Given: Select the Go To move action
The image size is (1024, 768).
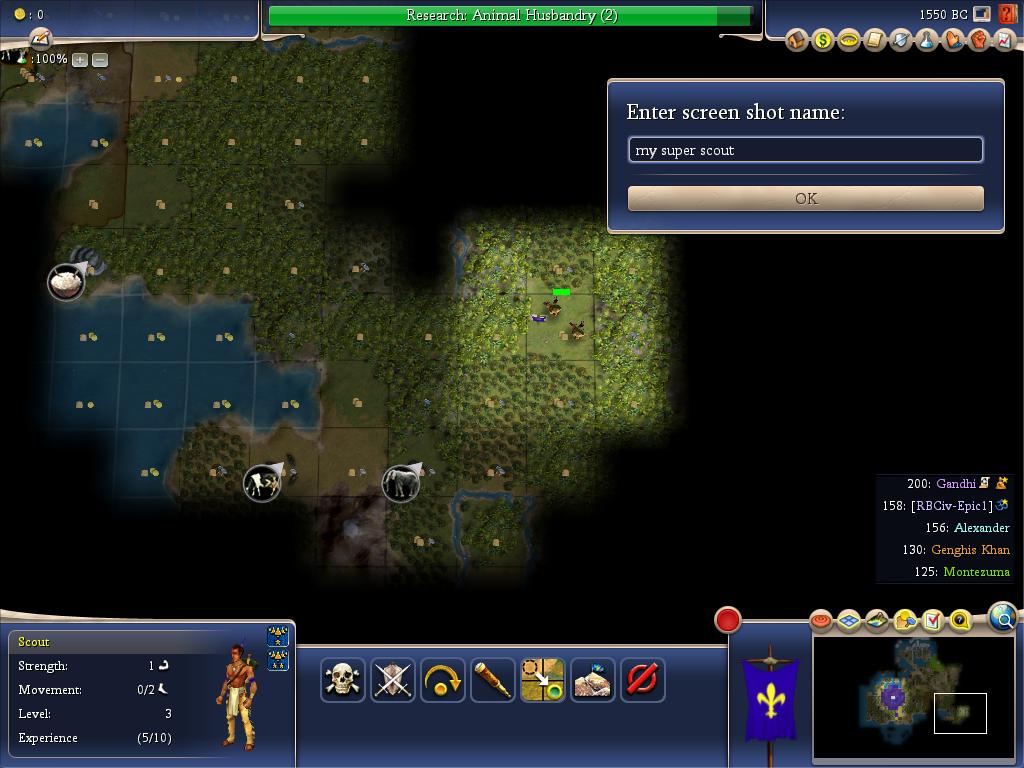Looking at the screenshot, I should coord(543,680).
